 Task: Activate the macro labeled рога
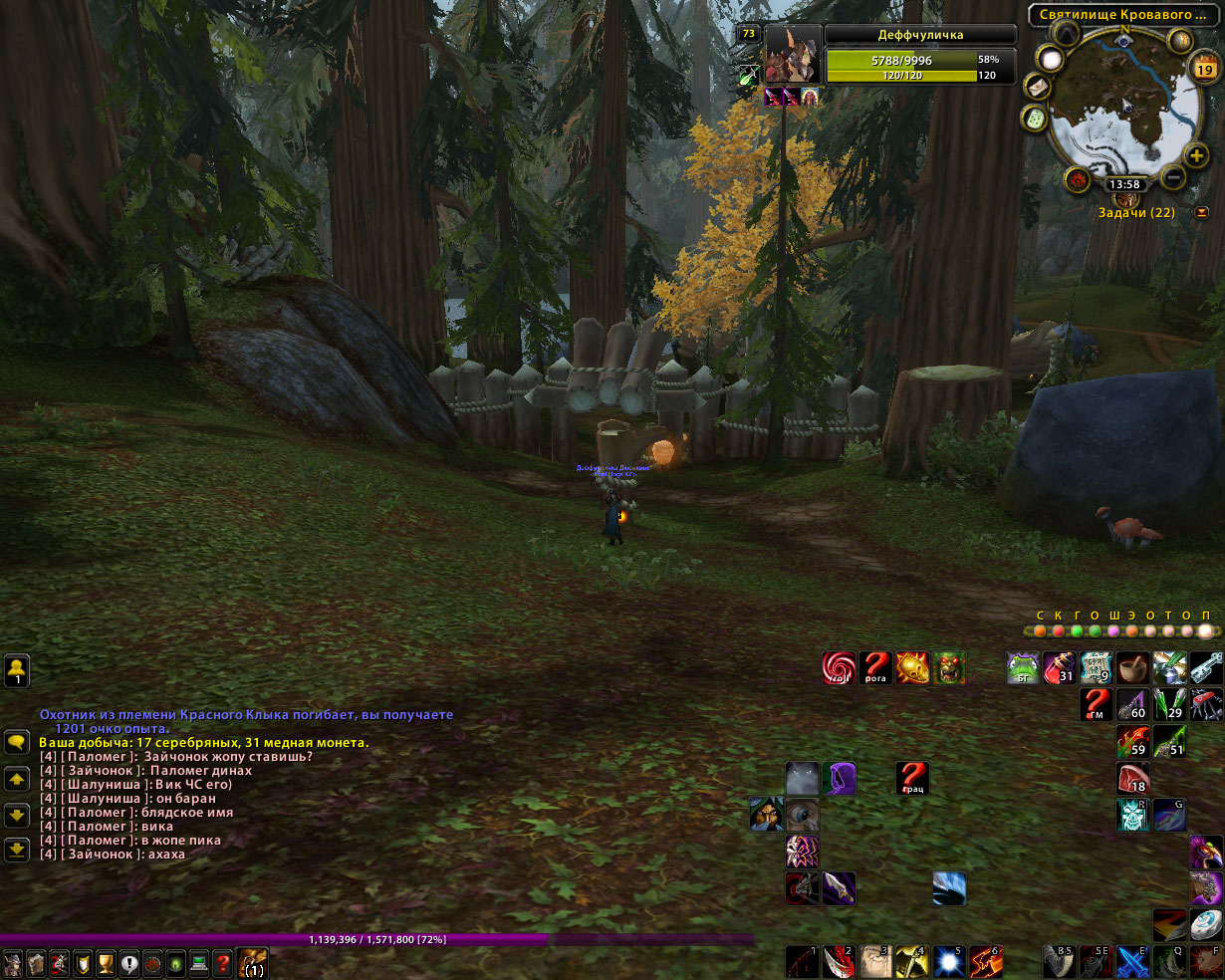coord(875,668)
